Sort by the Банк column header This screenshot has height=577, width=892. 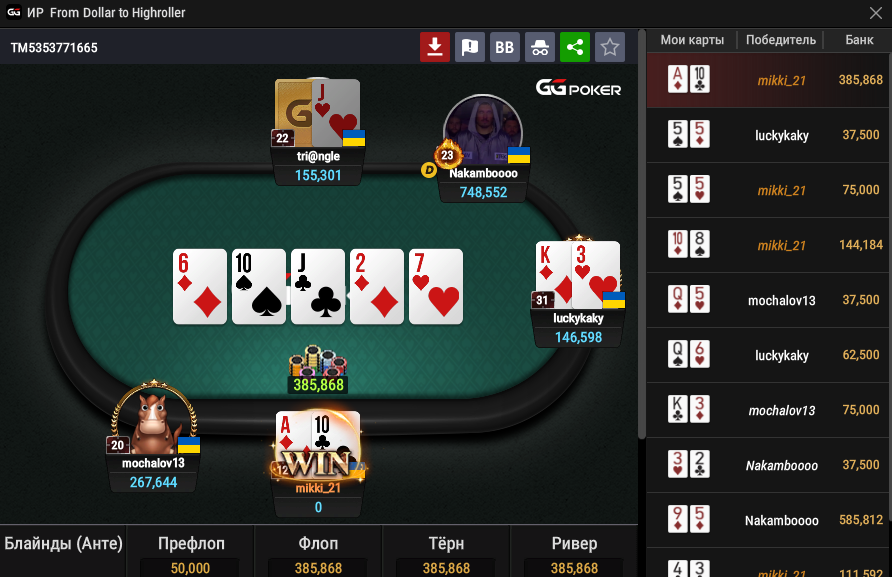pyautogui.click(x=859, y=40)
